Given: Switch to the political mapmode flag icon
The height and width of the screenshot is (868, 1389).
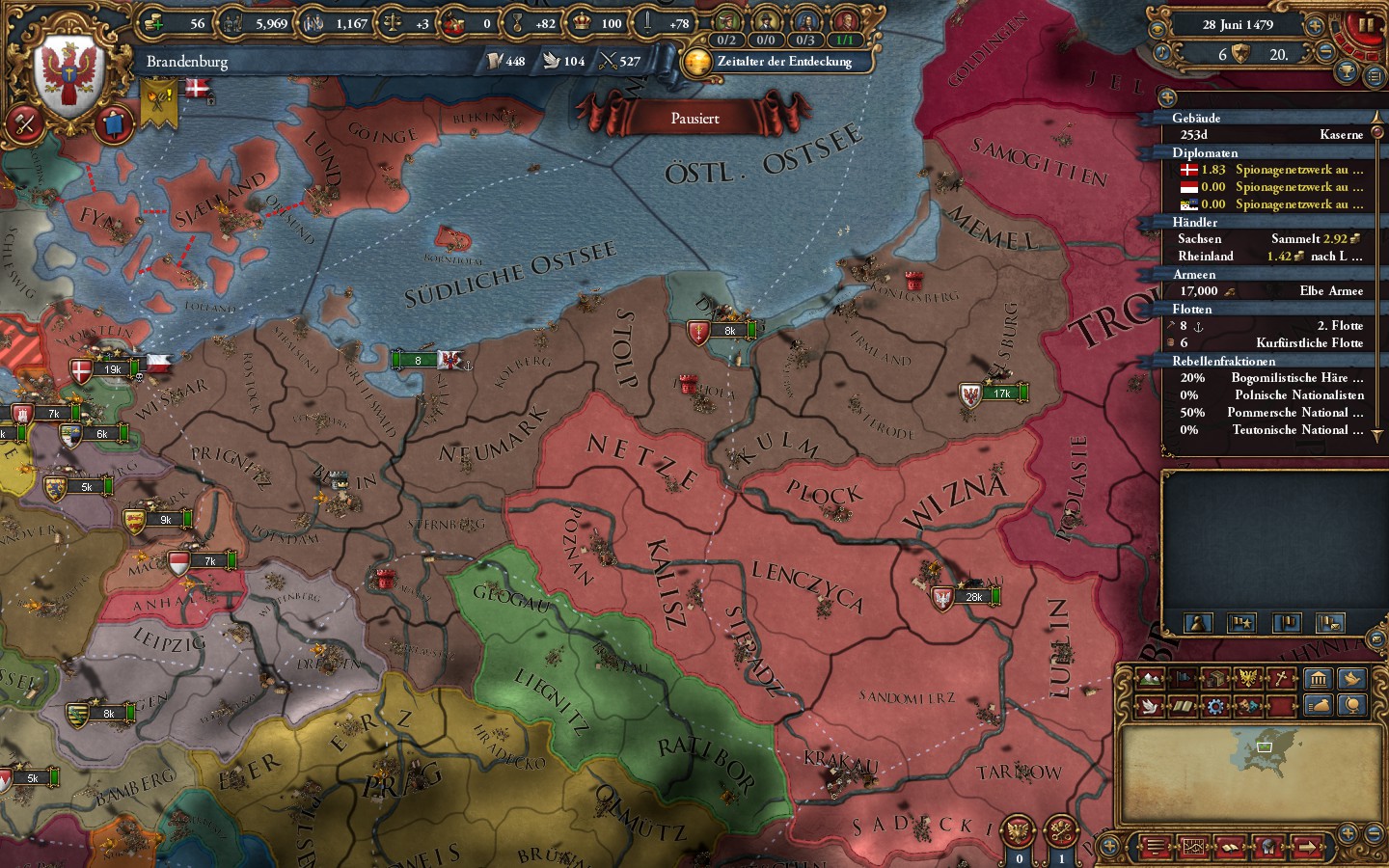Looking at the screenshot, I should pyautogui.click(x=1182, y=680).
